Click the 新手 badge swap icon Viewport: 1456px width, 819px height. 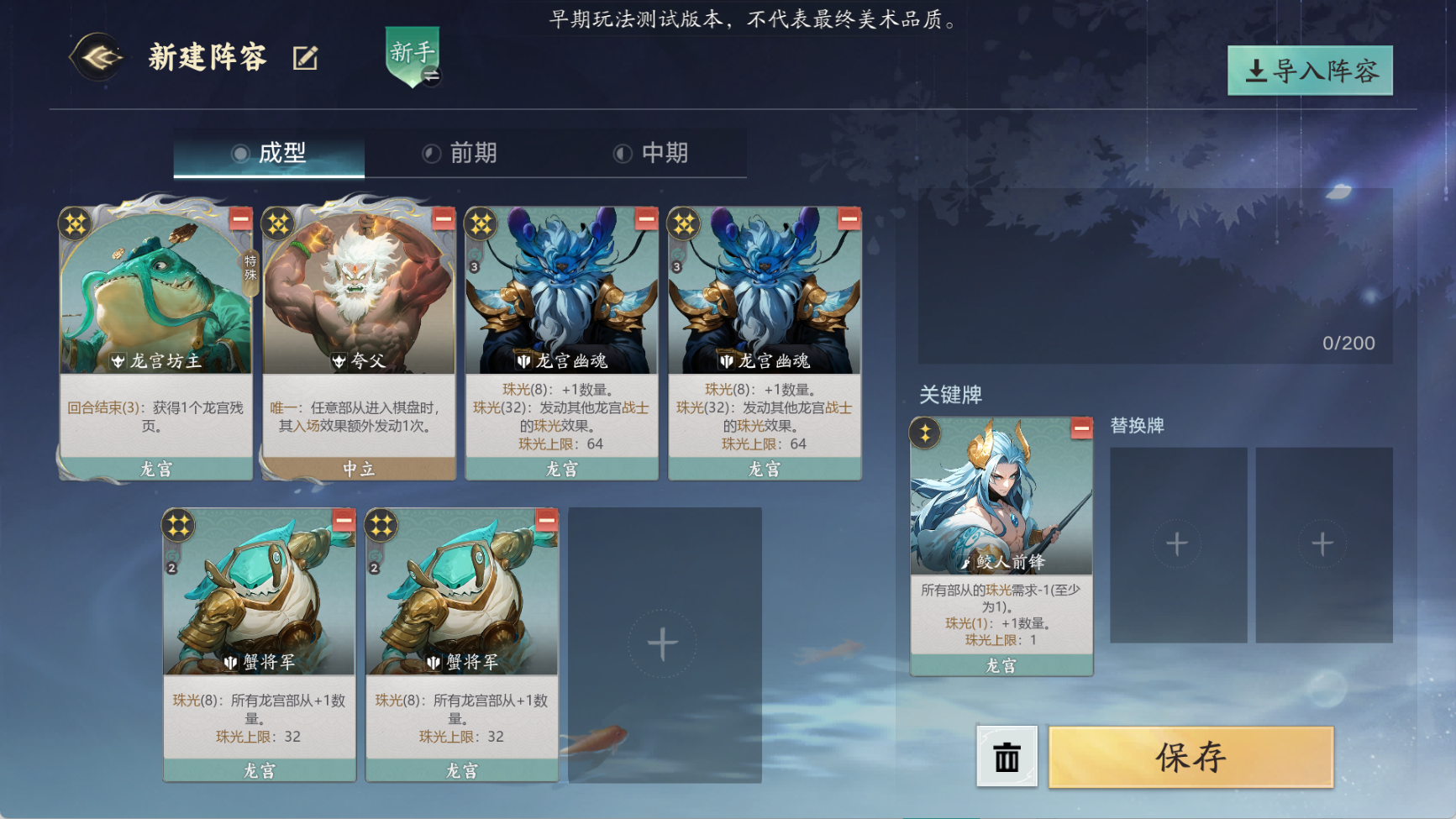[430, 74]
